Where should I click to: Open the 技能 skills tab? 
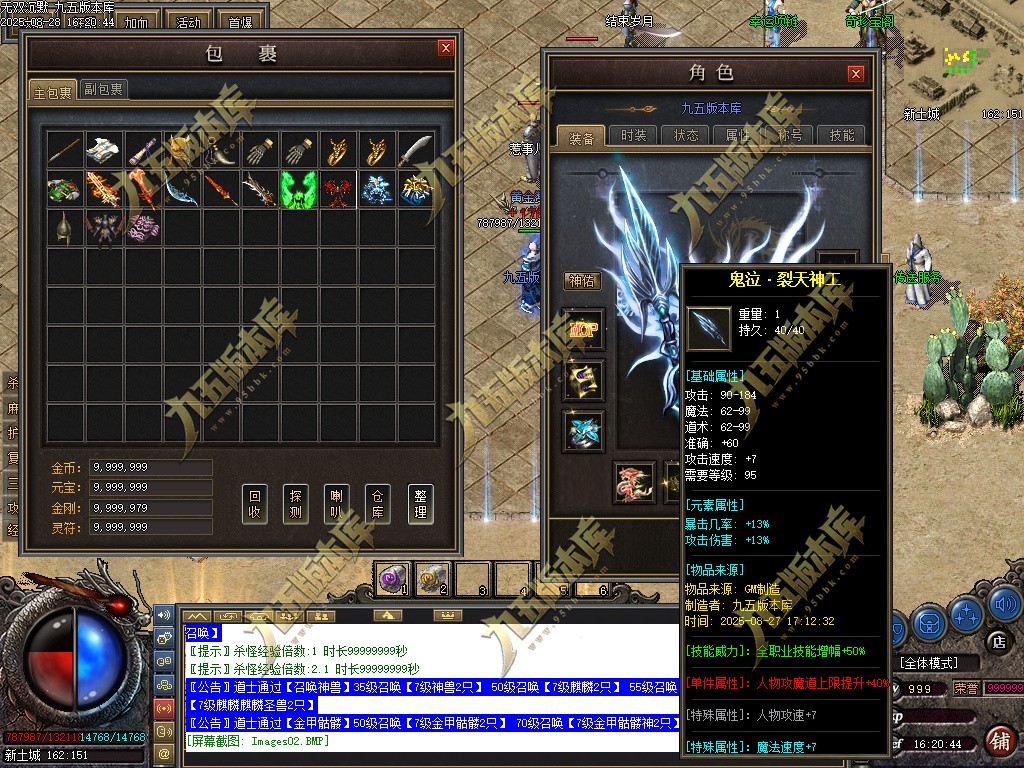pyautogui.click(x=842, y=136)
